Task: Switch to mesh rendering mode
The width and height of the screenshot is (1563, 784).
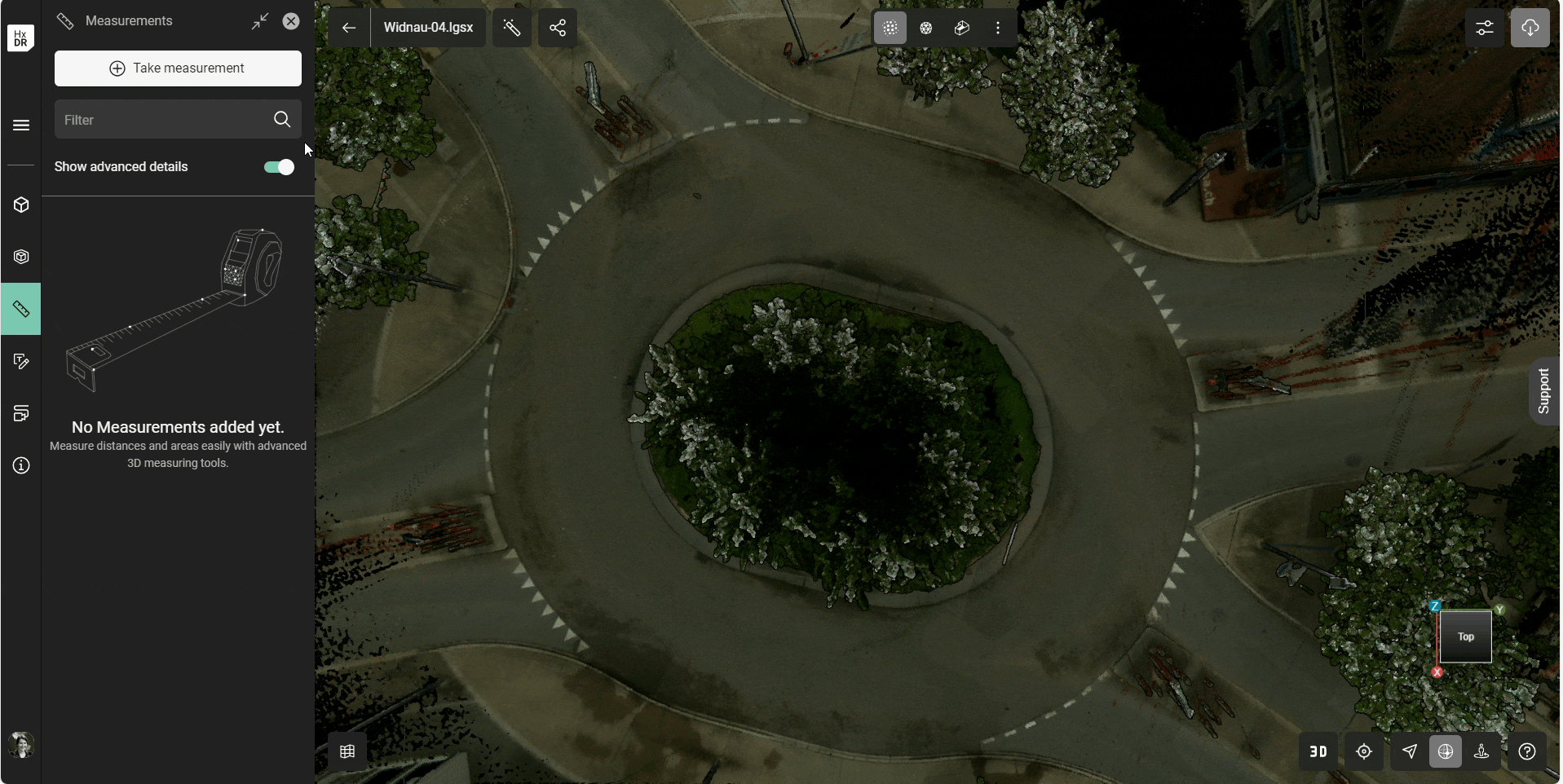Action: (x=926, y=27)
